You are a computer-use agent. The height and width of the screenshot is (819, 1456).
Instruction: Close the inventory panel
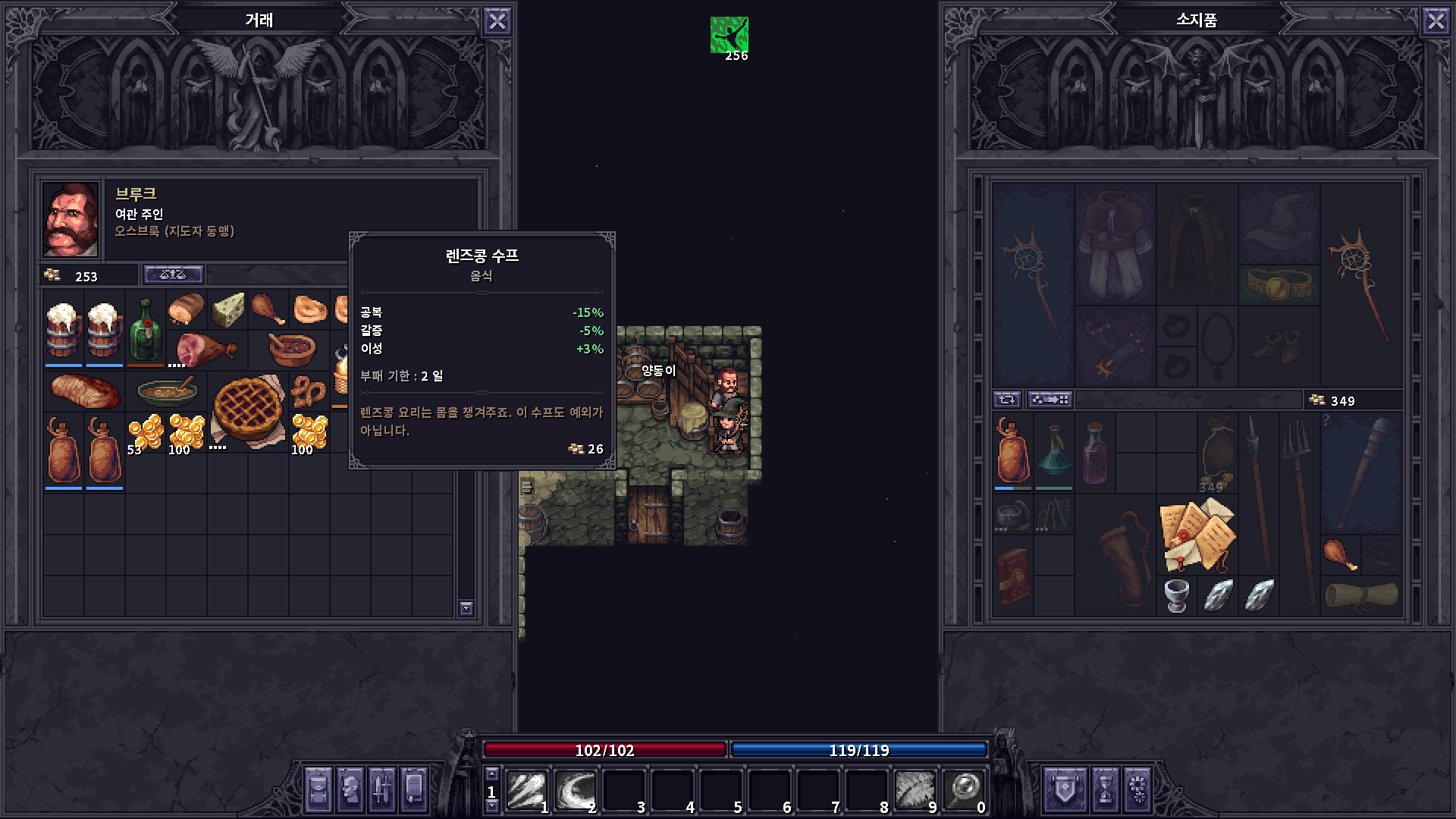click(x=1436, y=21)
